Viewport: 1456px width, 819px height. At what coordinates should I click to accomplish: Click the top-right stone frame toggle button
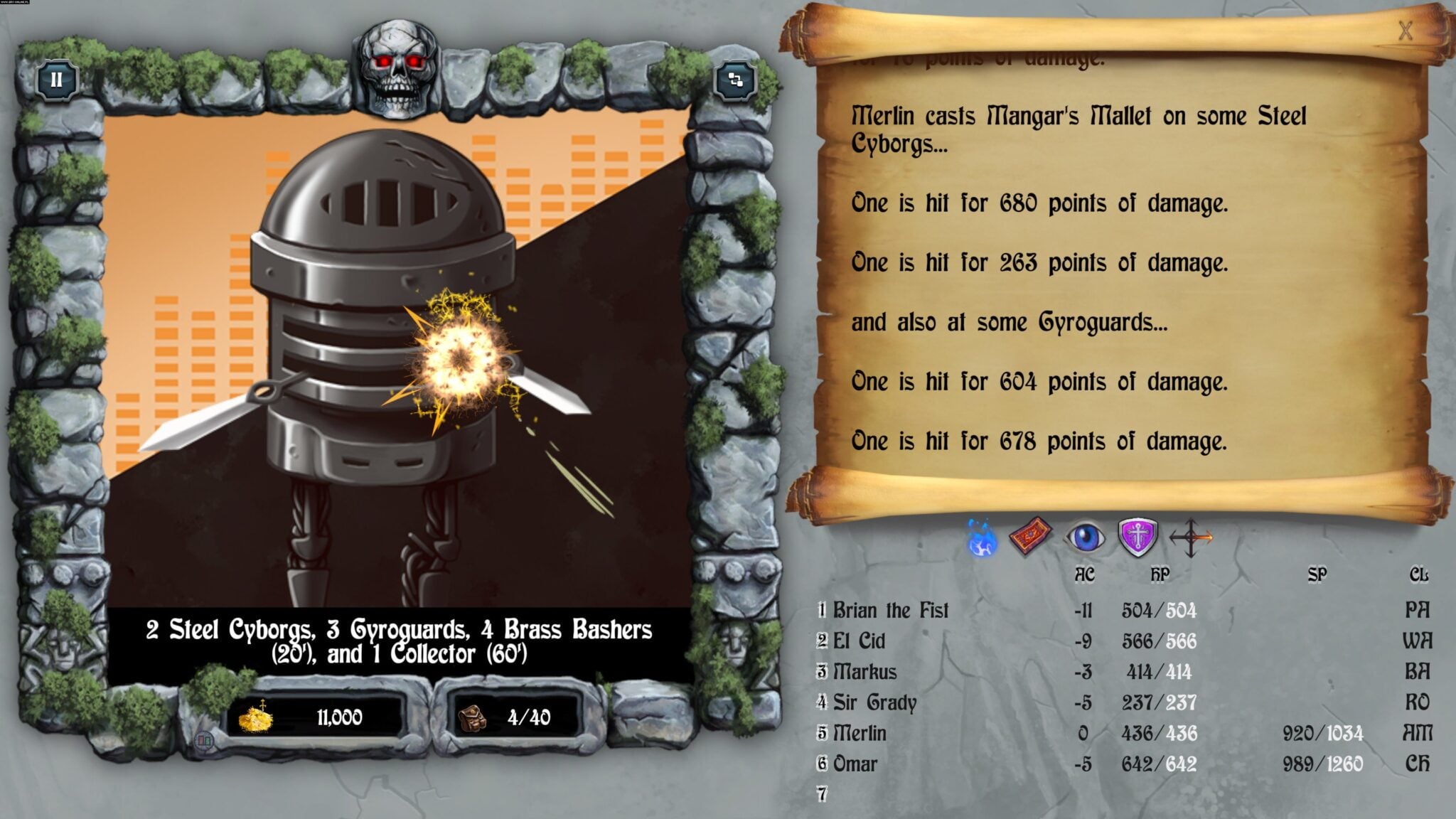pyautogui.click(x=735, y=80)
